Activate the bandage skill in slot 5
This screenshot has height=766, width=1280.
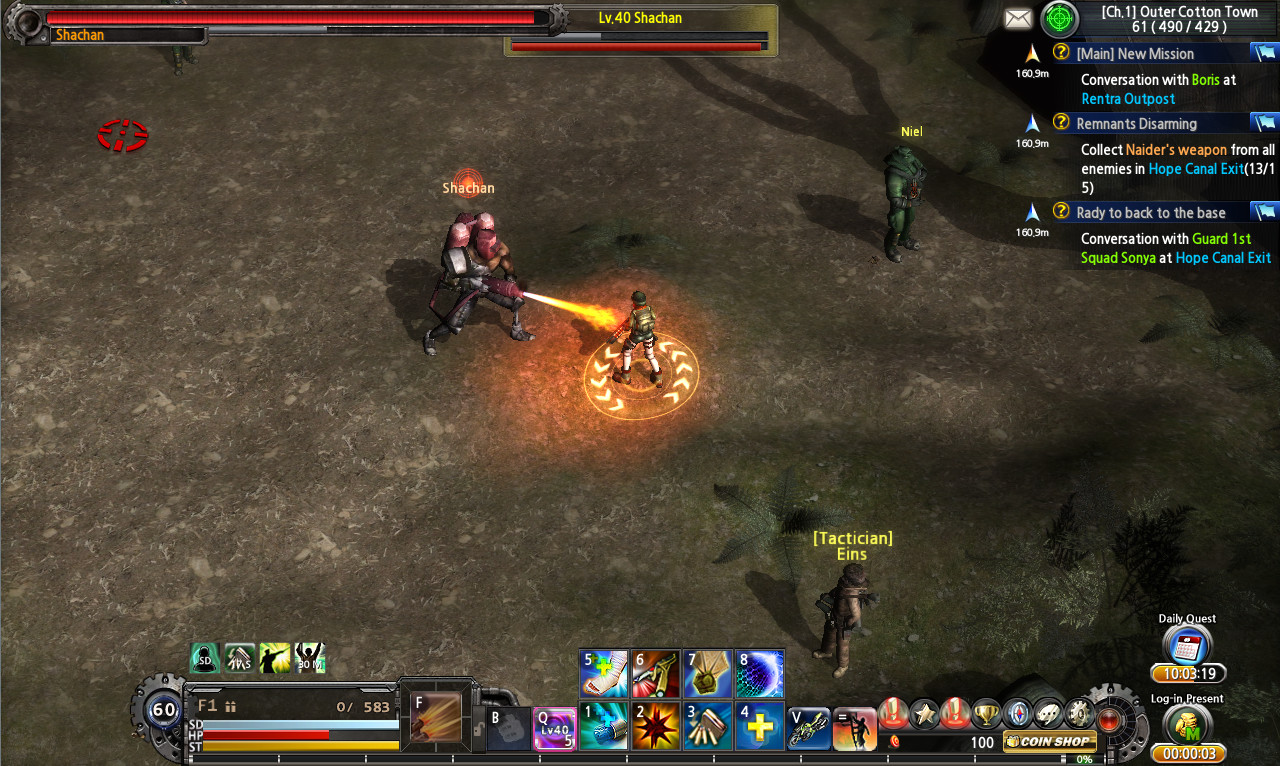click(x=605, y=674)
